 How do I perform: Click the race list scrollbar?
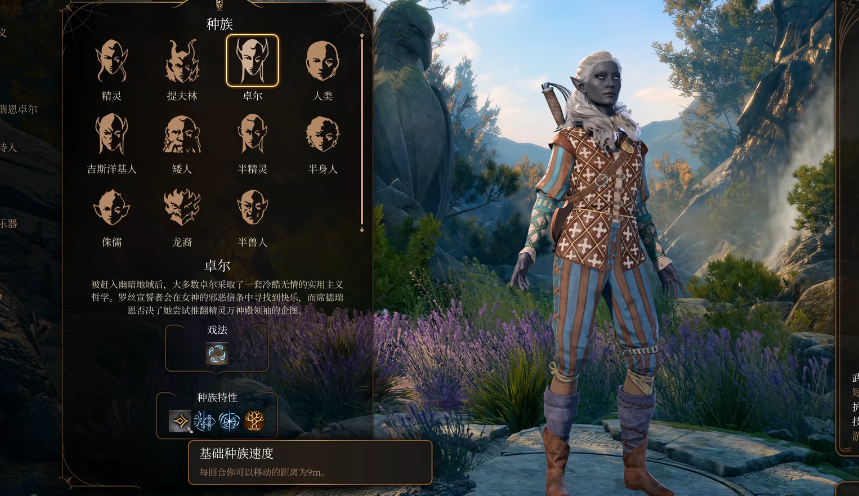[362, 130]
